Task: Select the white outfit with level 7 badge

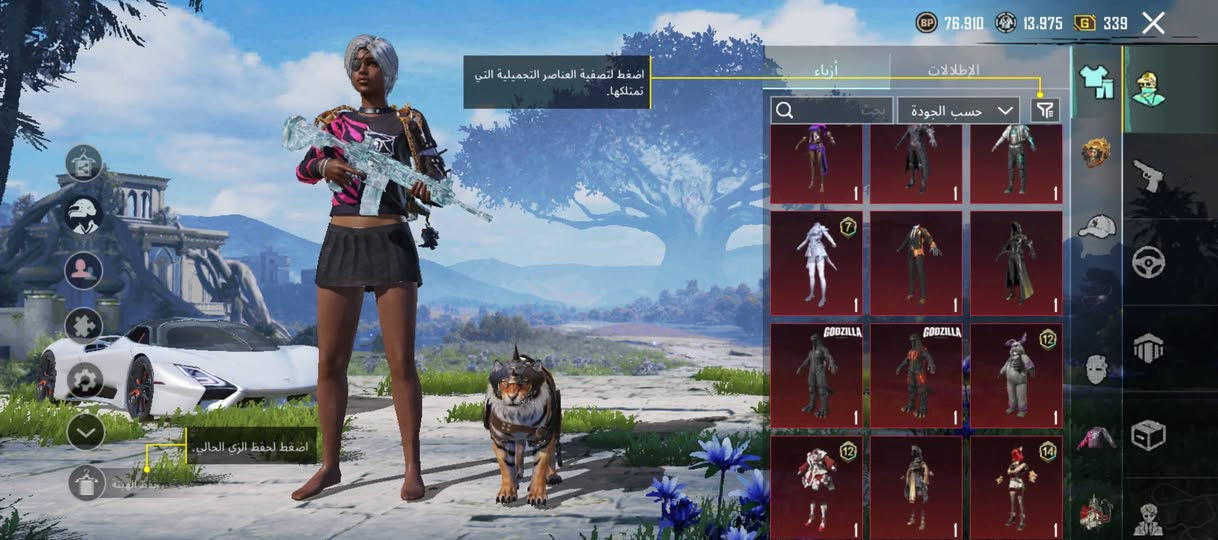Action: point(816,263)
